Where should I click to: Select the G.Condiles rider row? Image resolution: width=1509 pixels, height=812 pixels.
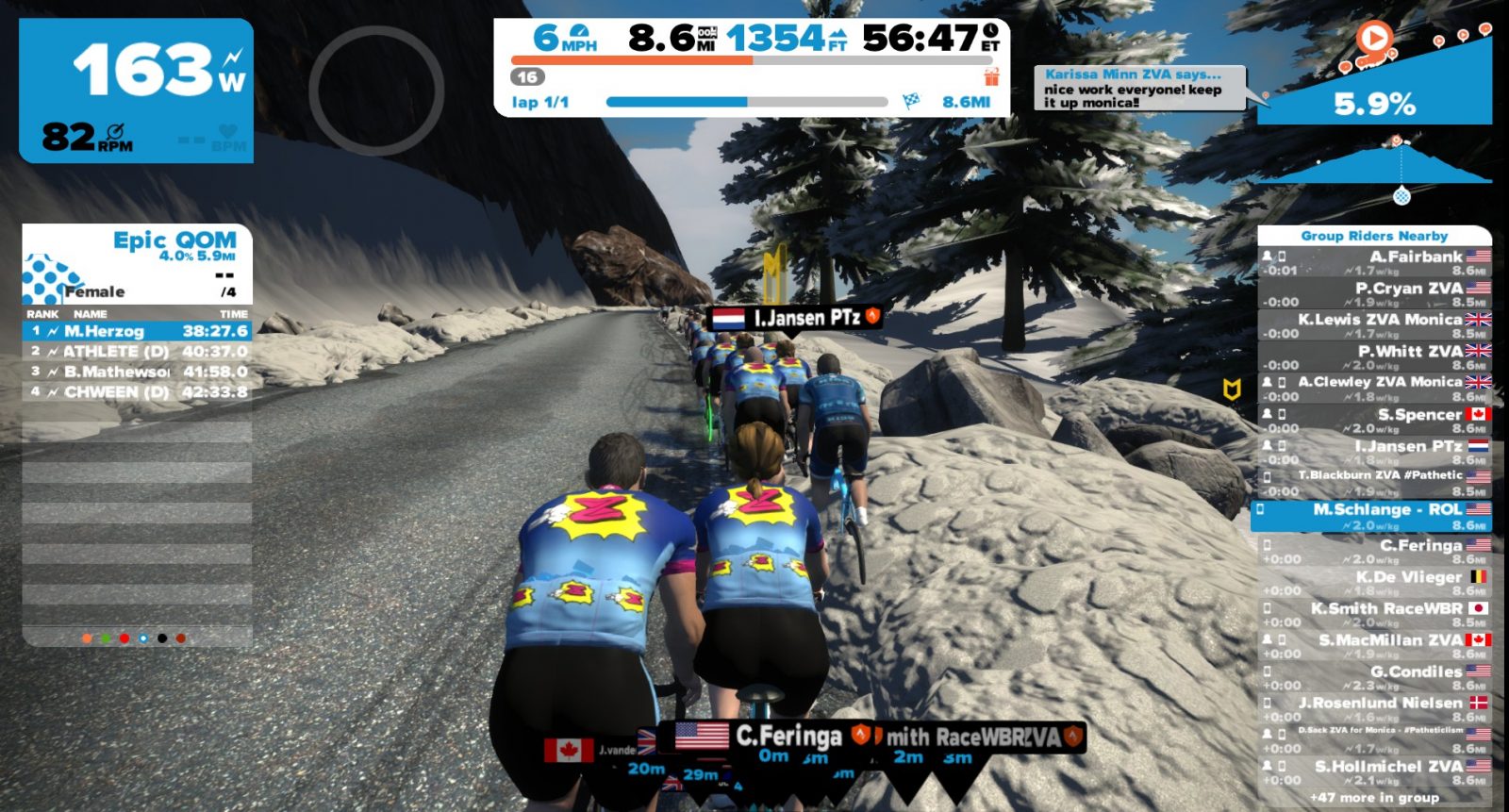click(1375, 678)
